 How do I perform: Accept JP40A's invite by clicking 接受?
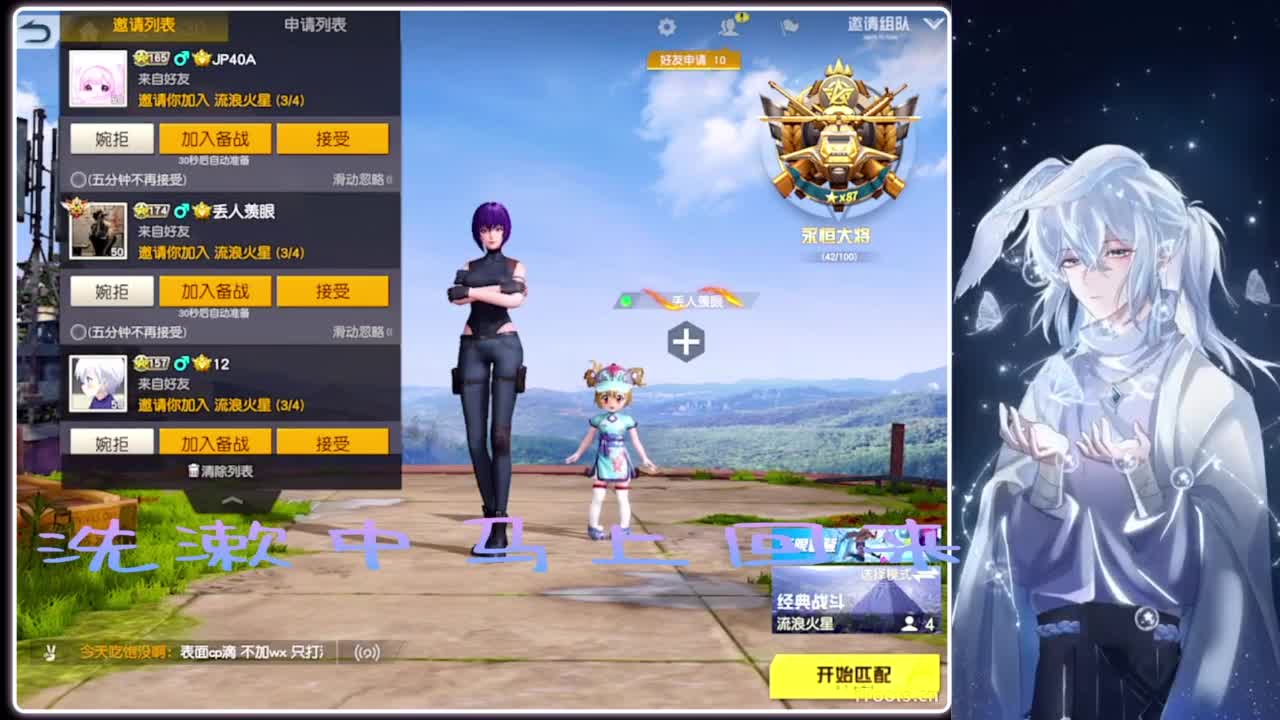tap(334, 138)
